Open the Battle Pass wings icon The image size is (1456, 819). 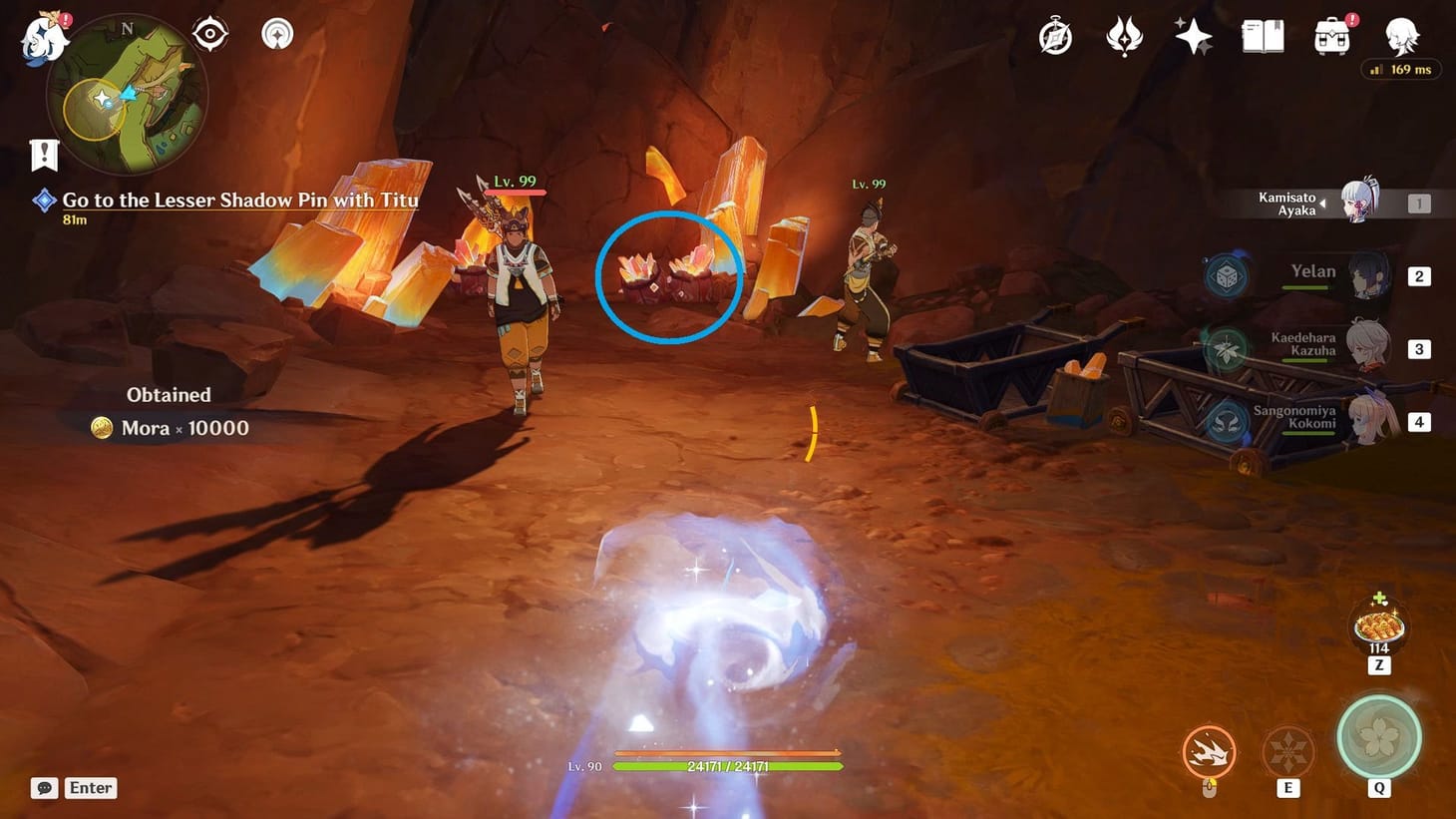[1124, 36]
